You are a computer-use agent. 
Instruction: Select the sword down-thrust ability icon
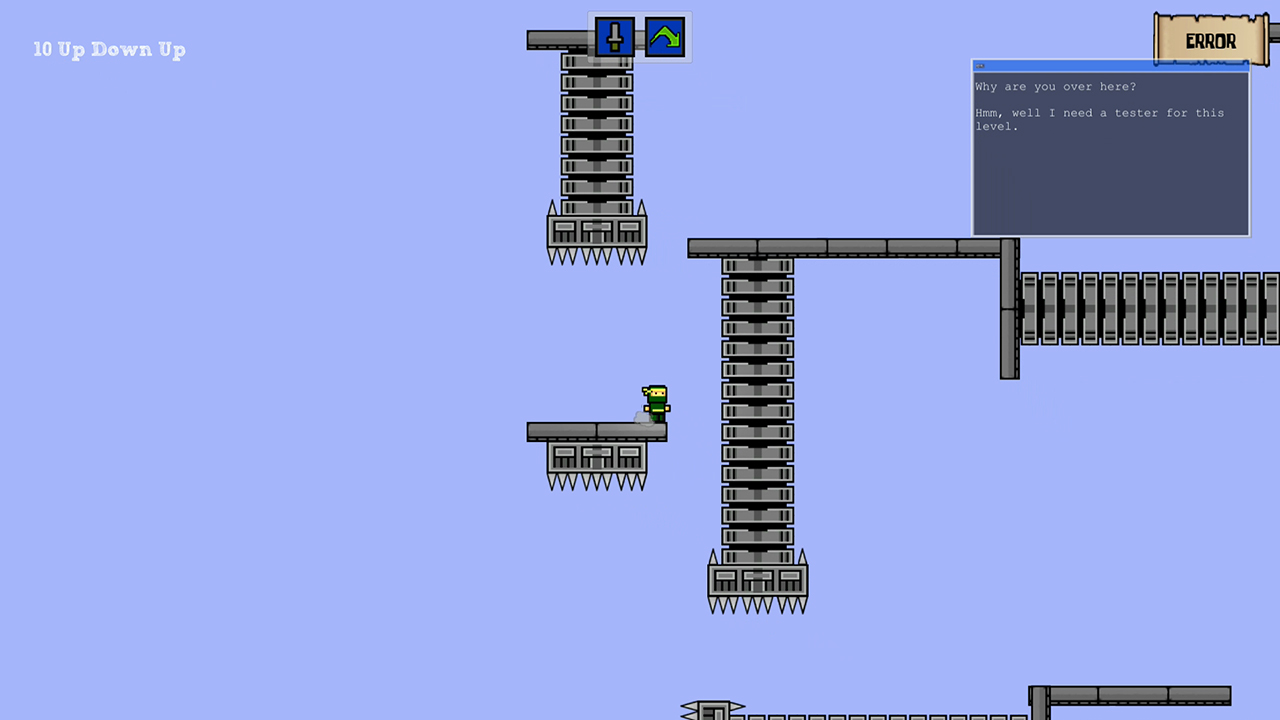614,37
